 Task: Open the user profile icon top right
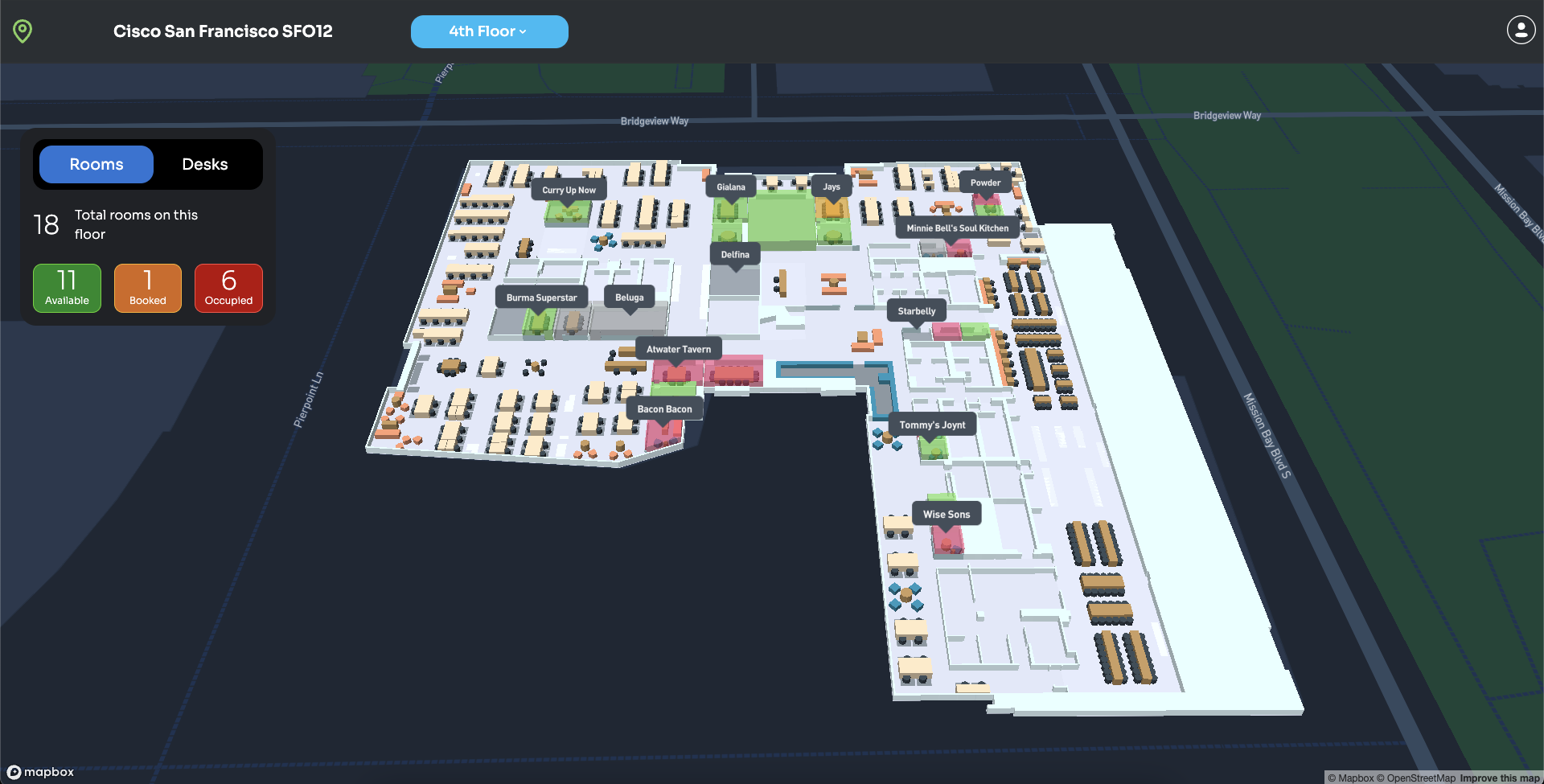(1521, 30)
